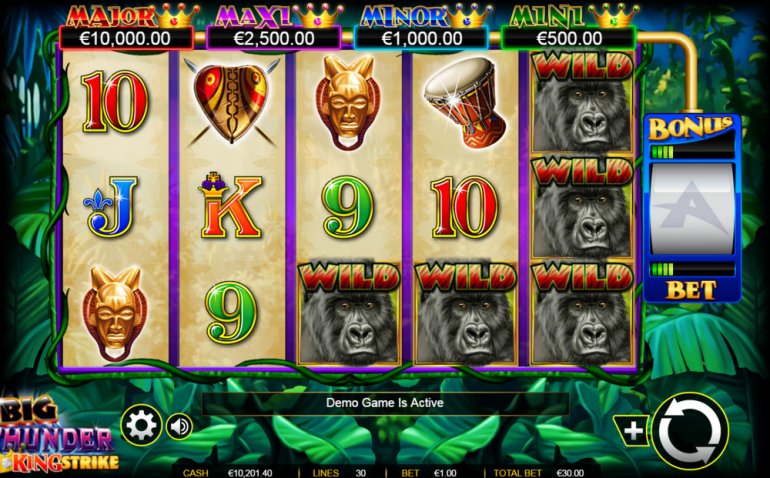Toggle sound with the speaker icon
Image resolution: width=770 pixels, height=478 pixels.
179,427
